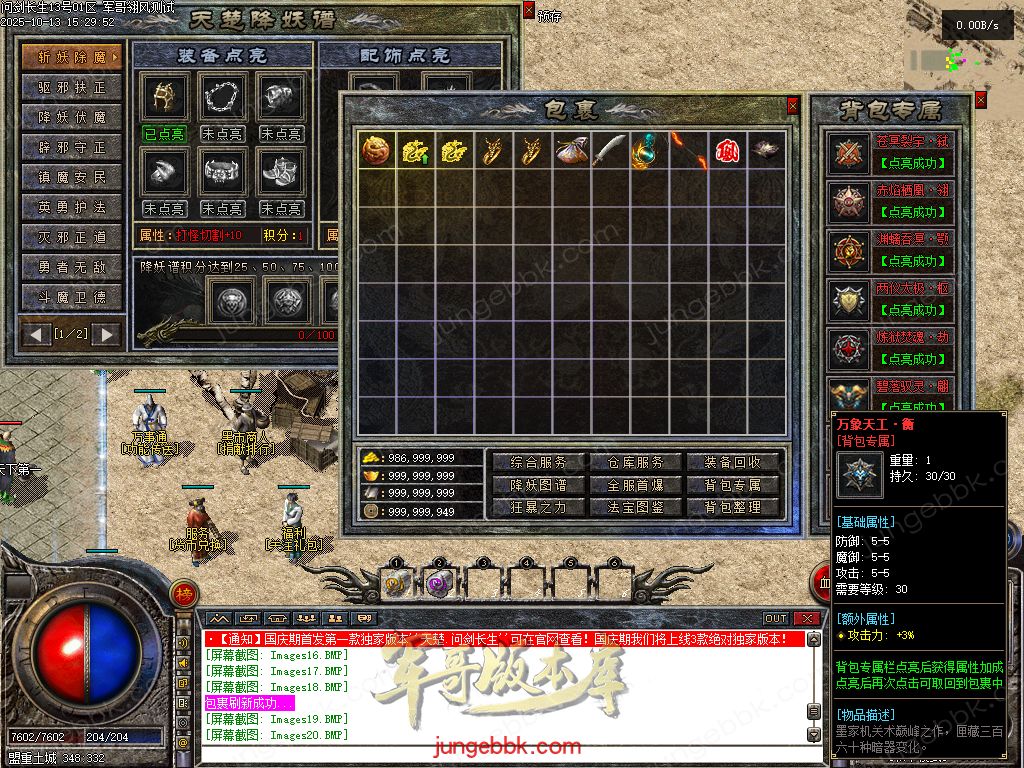The width and height of the screenshot is (1024, 768).
Task: Click the OUT button on the chat bar
Action: pyautogui.click(x=776, y=619)
